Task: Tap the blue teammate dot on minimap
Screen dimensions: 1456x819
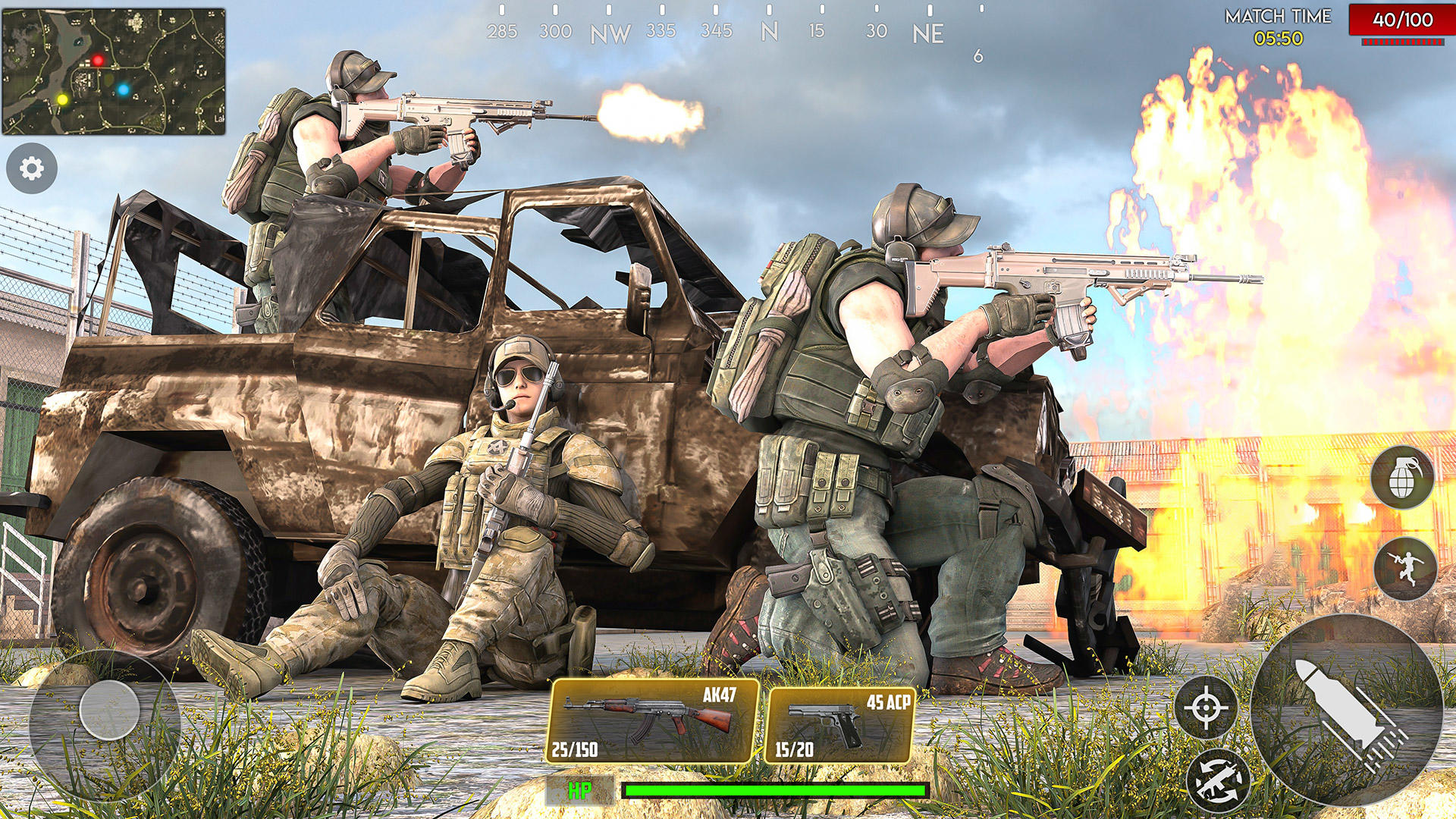Action: [x=124, y=90]
